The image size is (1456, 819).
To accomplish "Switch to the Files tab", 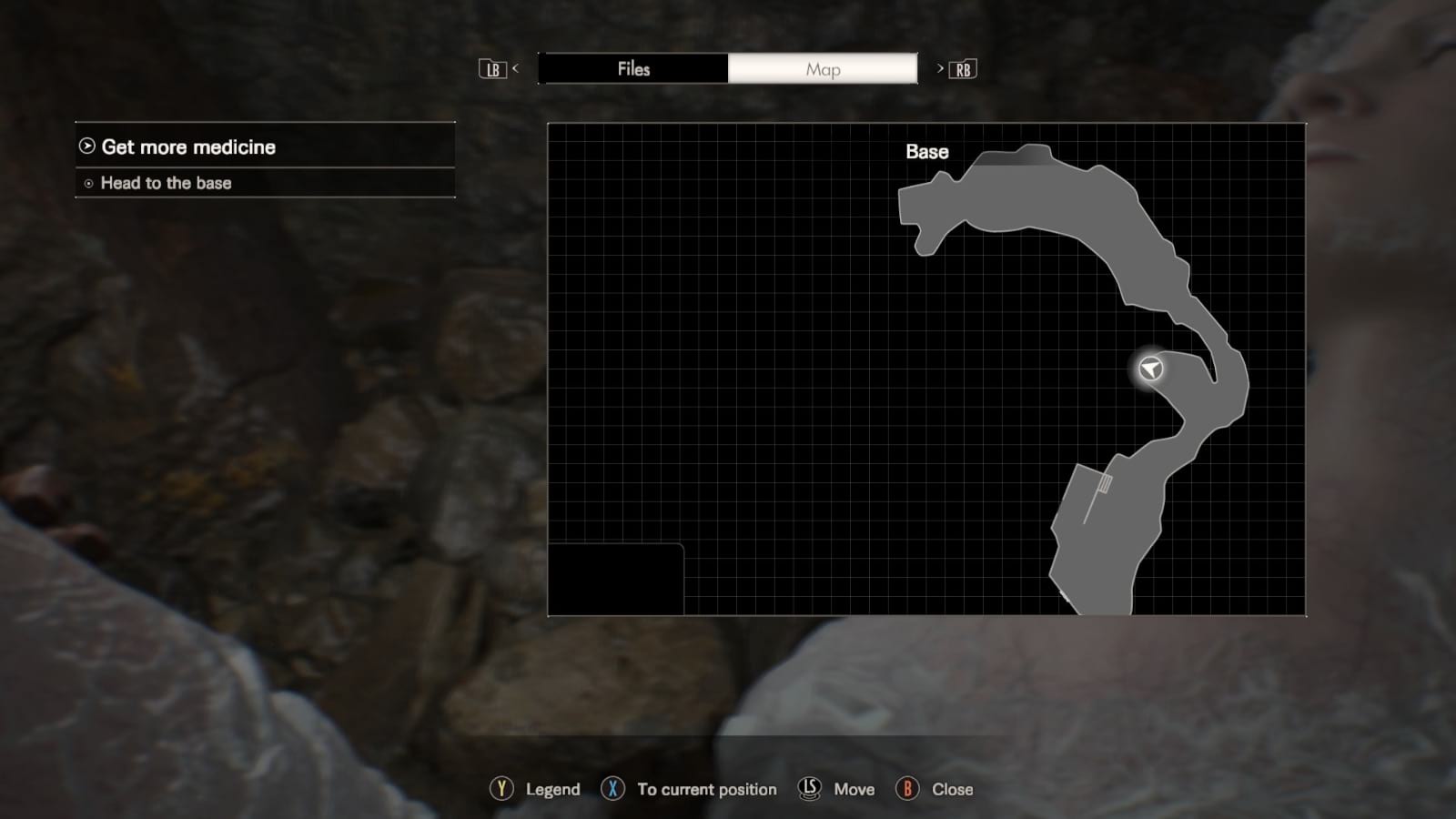I will 634,69.
